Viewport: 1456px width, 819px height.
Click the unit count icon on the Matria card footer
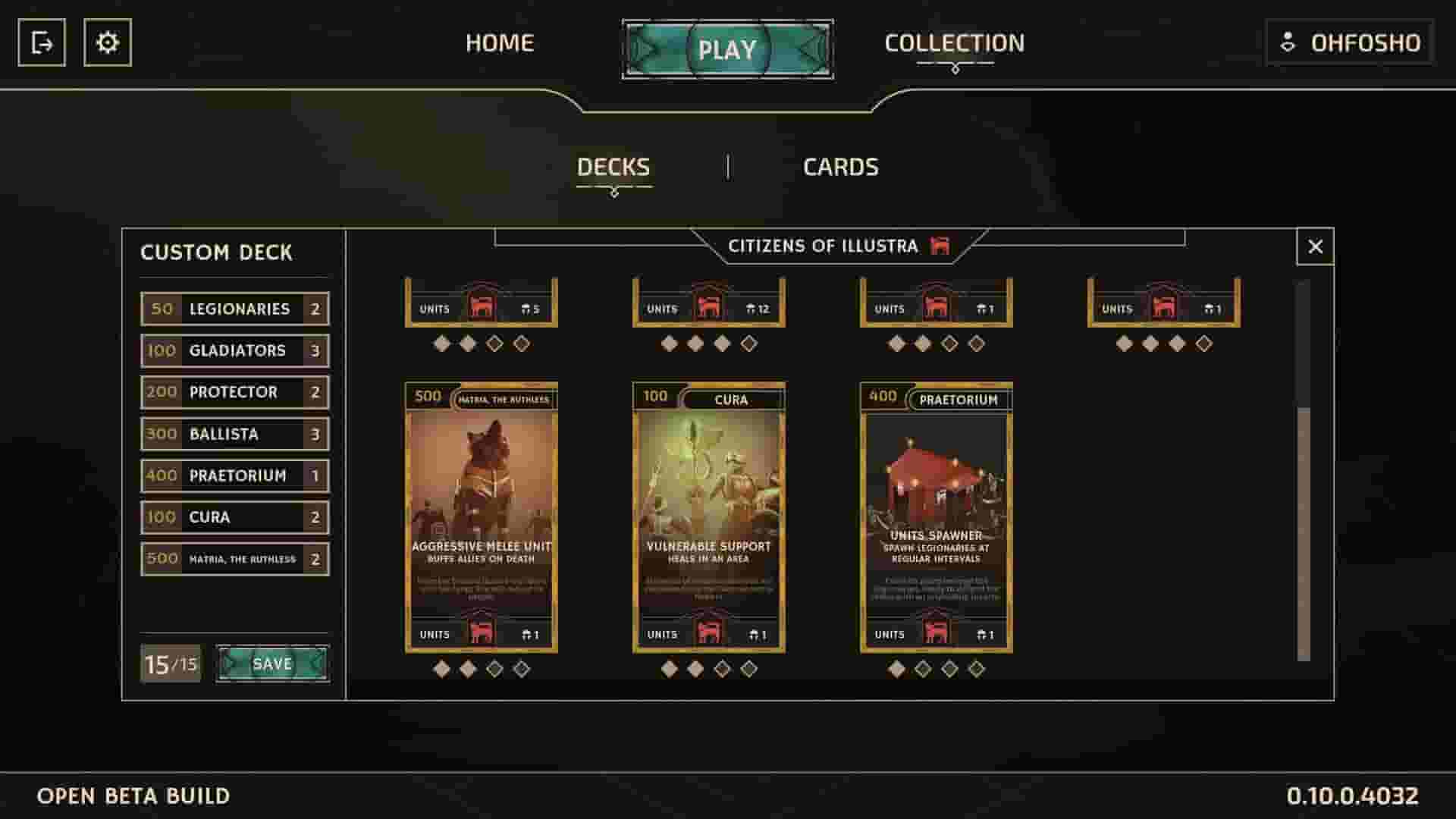[527, 633]
